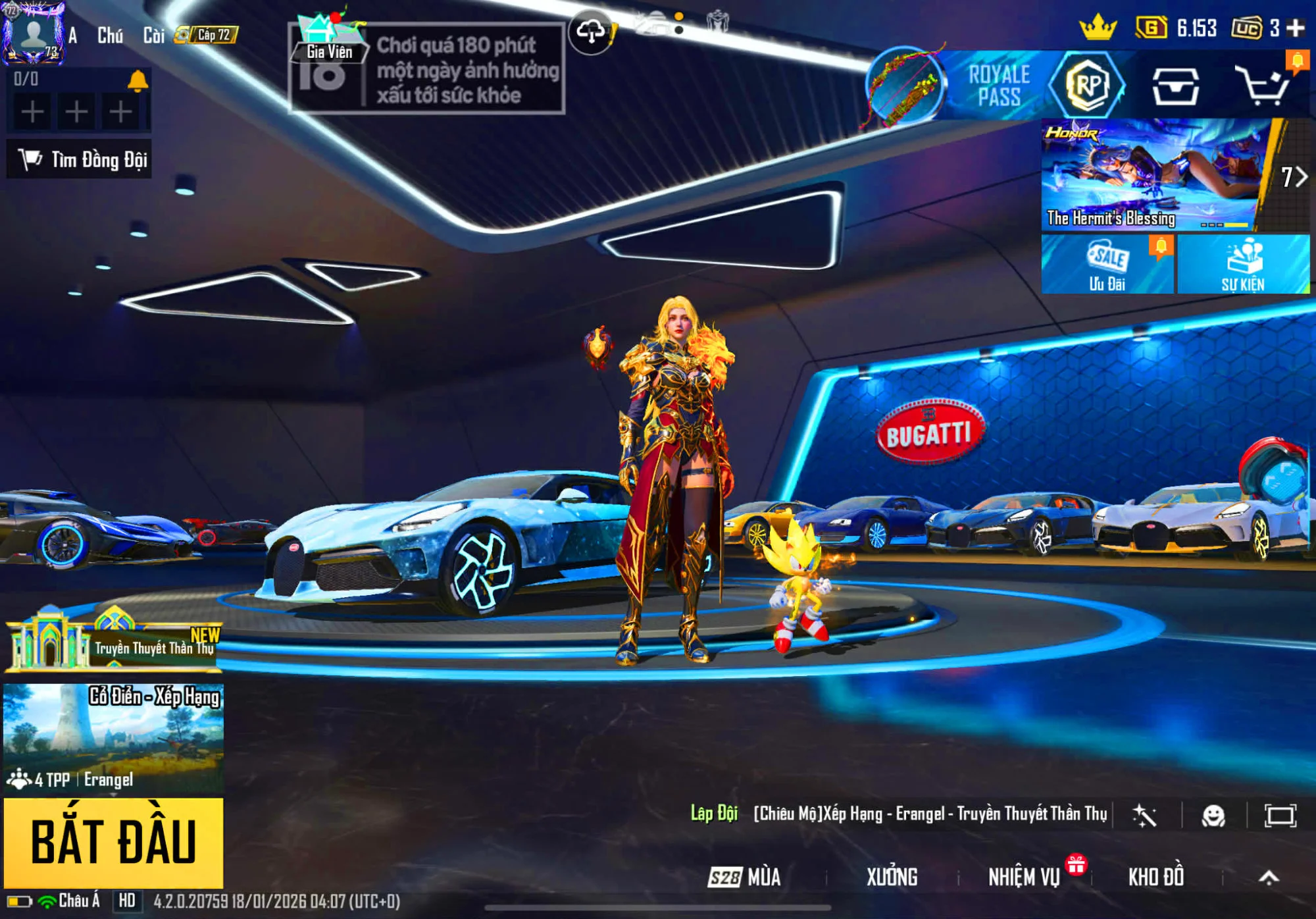1316x919 pixels.
Task: Open the Xưởng workshop menu
Action: pos(892,877)
